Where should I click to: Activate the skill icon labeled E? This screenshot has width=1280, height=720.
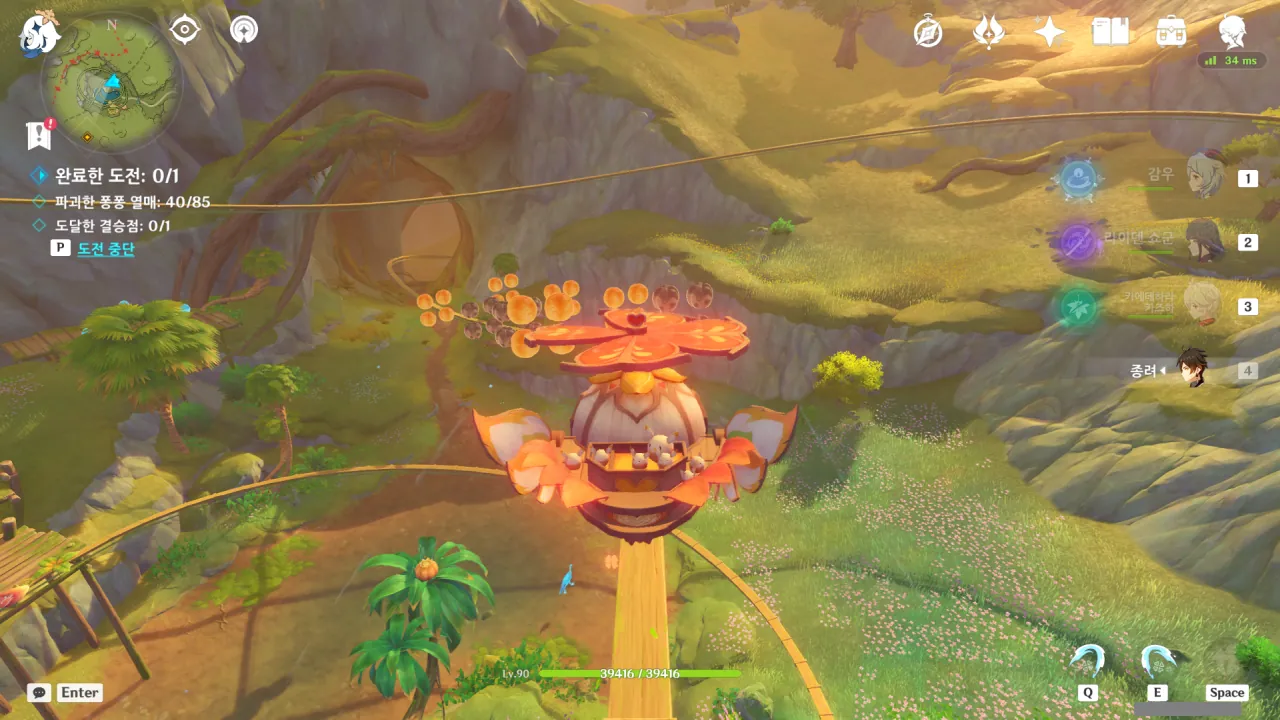tap(1157, 661)
